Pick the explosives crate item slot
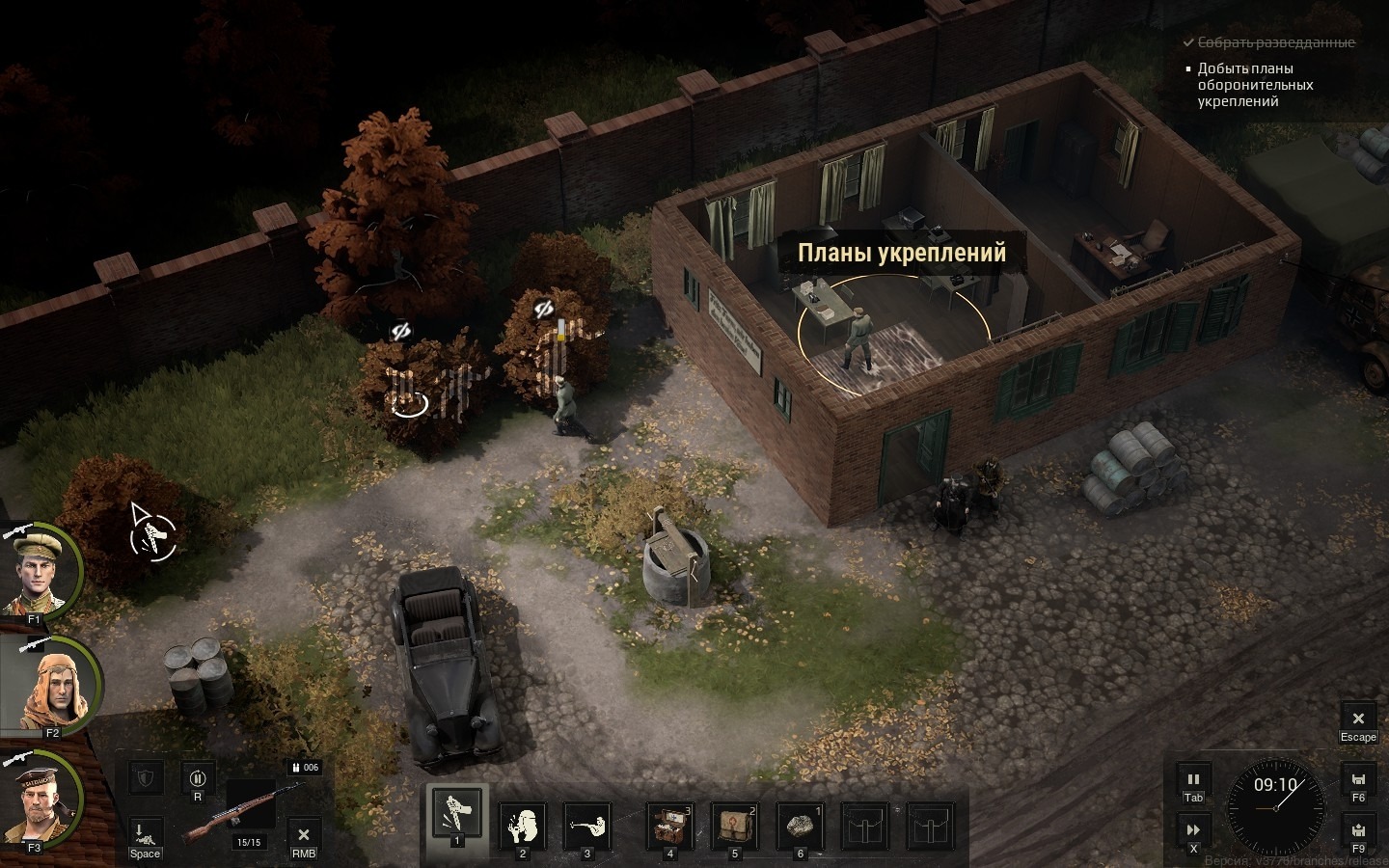Screen dimensions: 1389x868 click(669, 827)
